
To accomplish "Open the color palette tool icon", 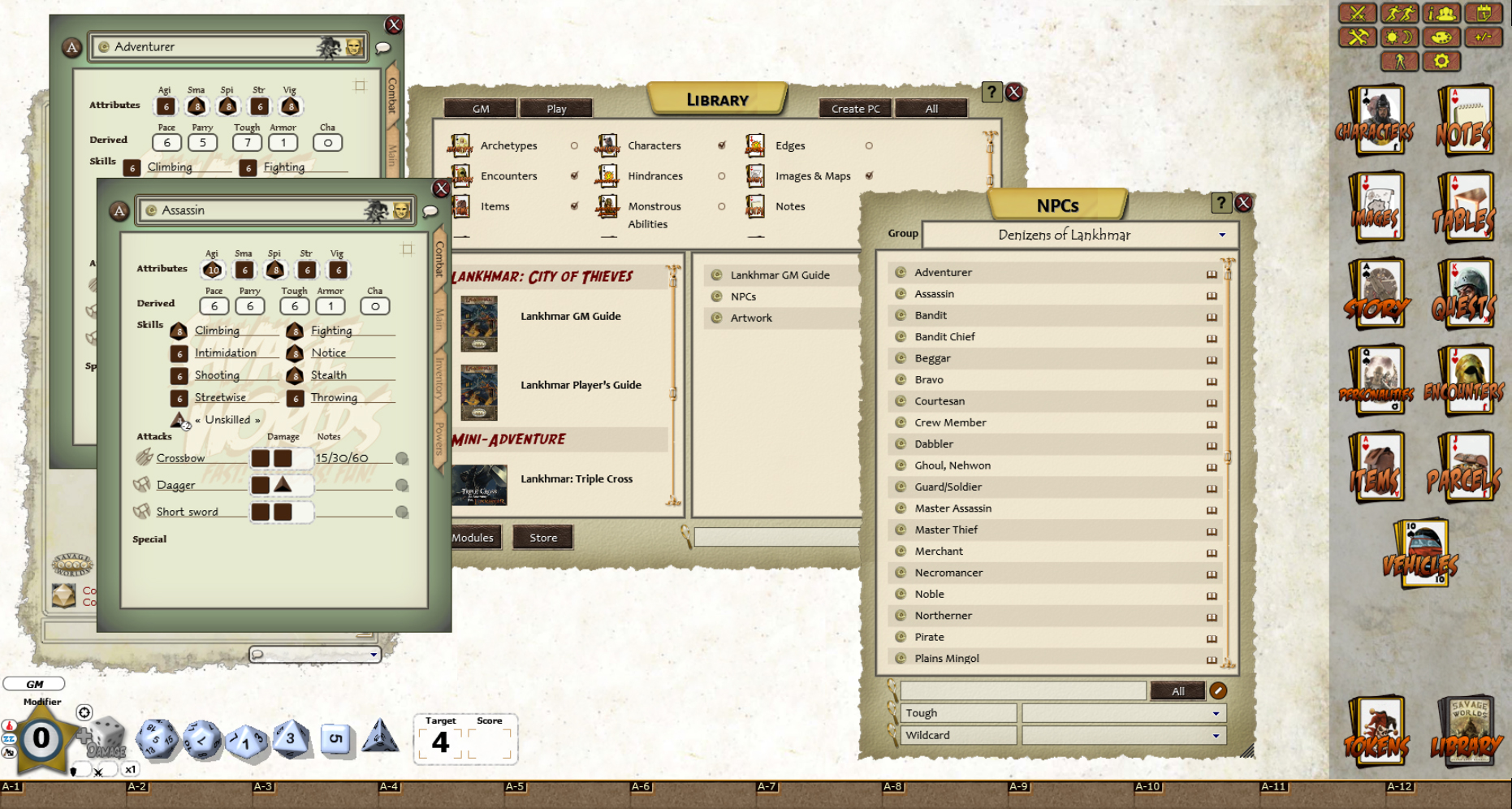I will [x=1441, y=37].
